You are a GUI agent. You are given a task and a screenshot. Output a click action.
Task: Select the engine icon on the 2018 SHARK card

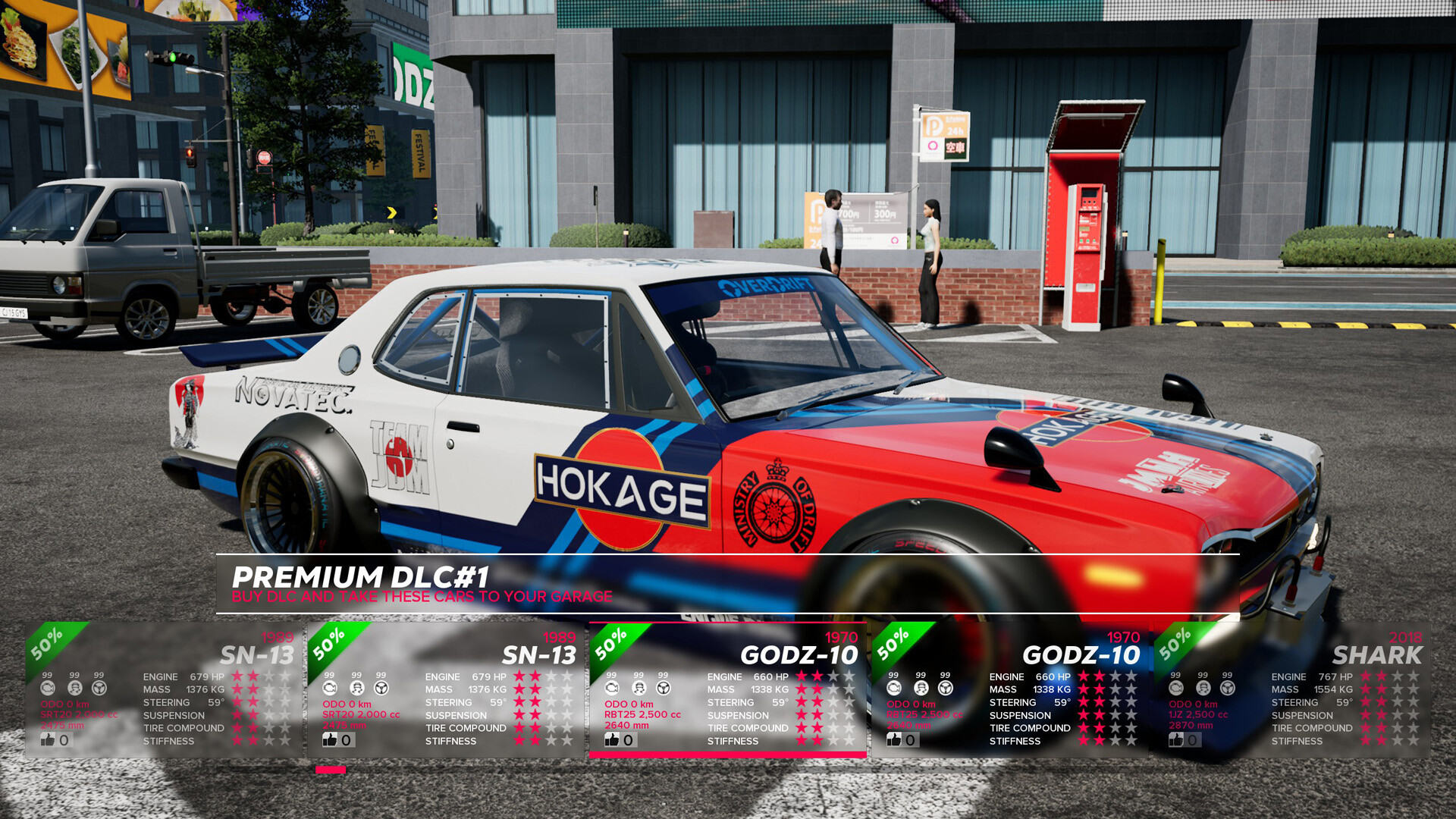click(1178, 689)
